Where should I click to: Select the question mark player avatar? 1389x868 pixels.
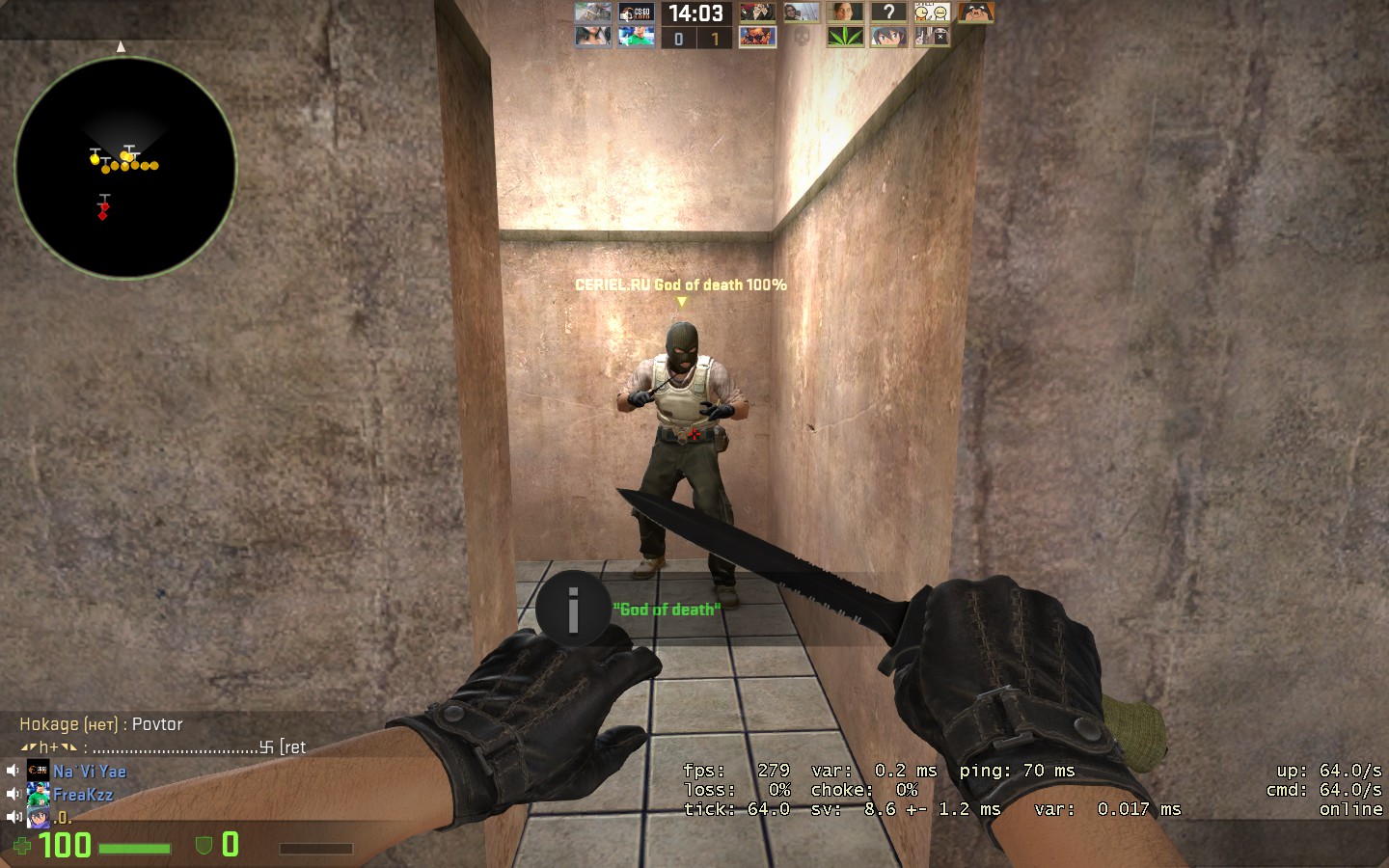888,13
